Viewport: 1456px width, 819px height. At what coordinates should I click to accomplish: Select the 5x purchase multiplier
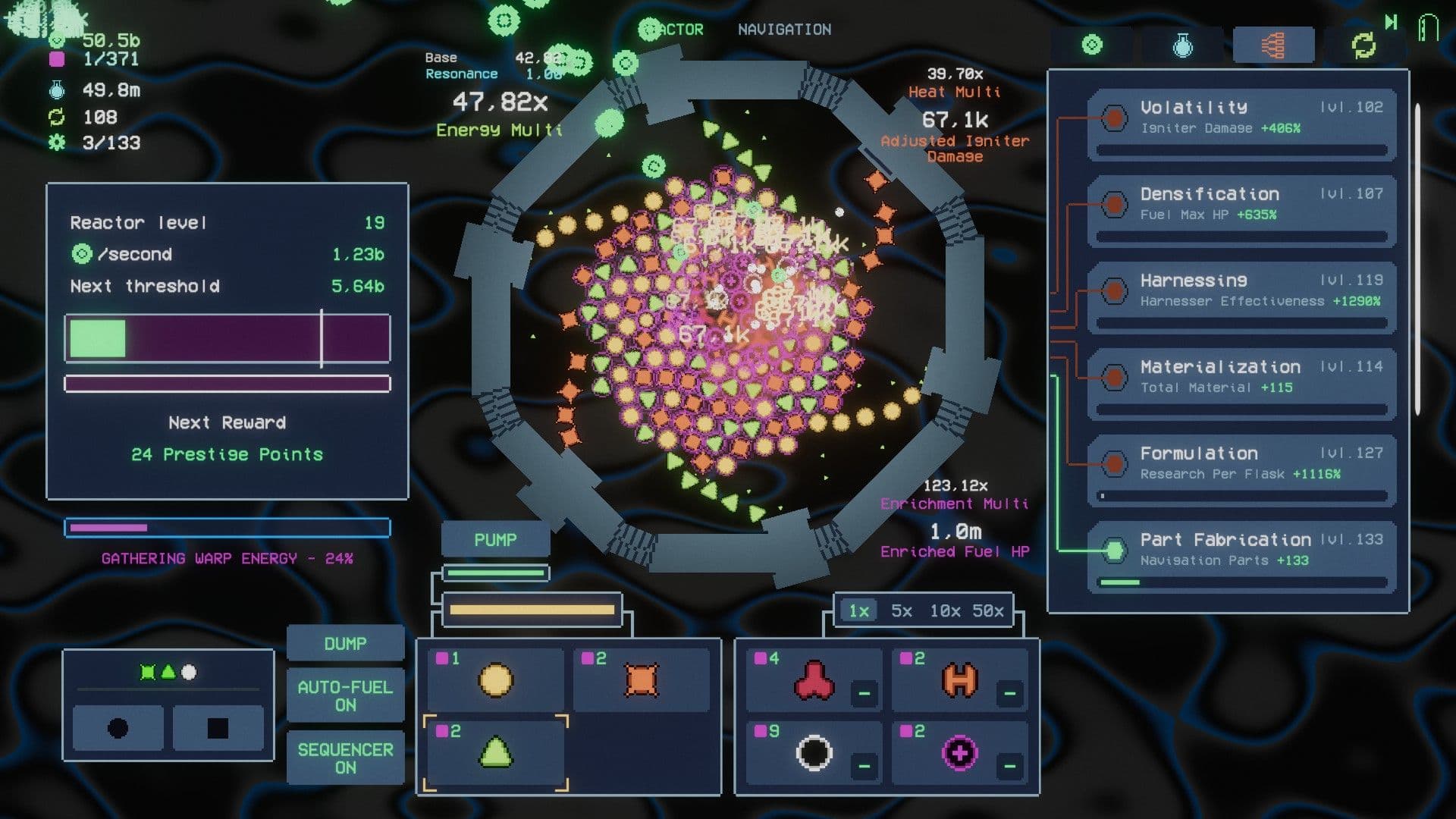point(901,610)
